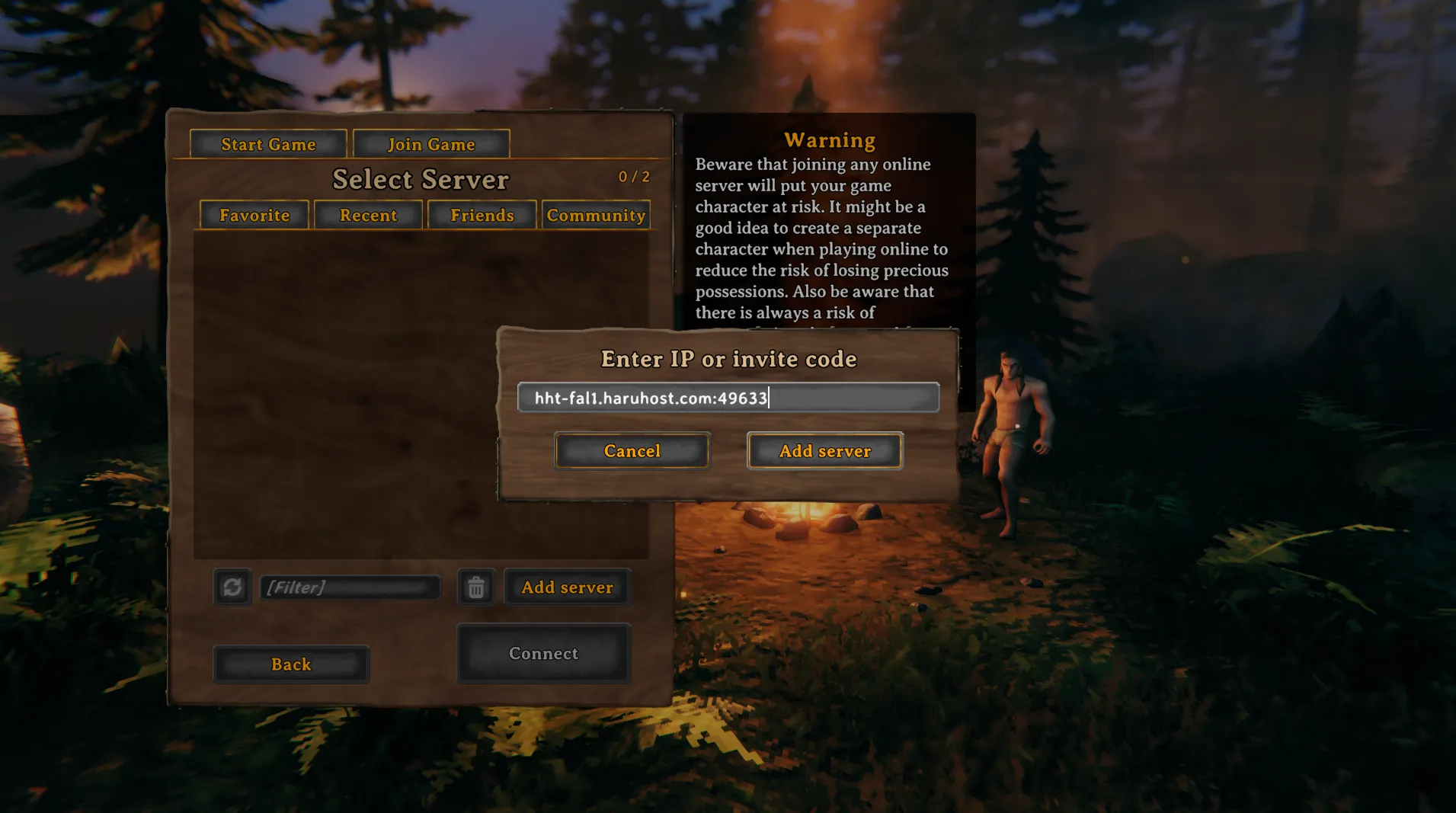Click the 0/2 server counter
This screenshot has width=1456, height=813.
tap(634, 177)
